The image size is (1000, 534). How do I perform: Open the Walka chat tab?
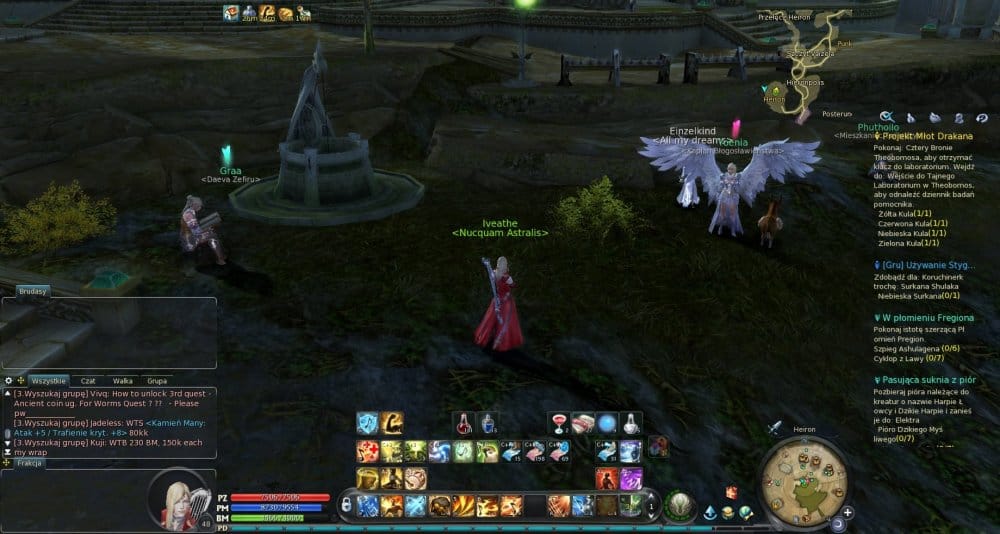(123, 381)
